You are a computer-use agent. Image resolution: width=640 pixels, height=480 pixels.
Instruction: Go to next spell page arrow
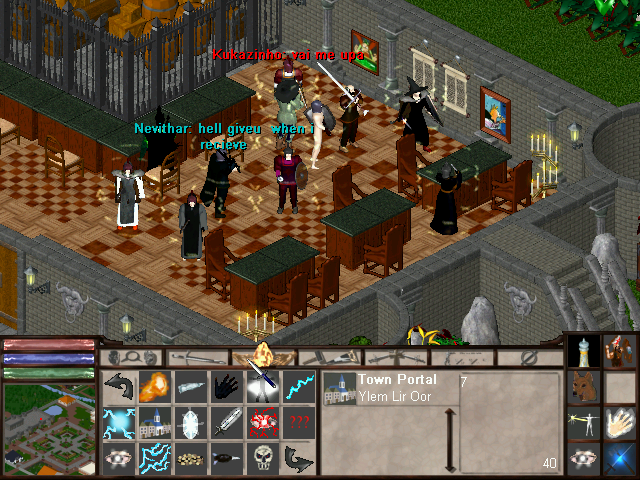[299, 458]
